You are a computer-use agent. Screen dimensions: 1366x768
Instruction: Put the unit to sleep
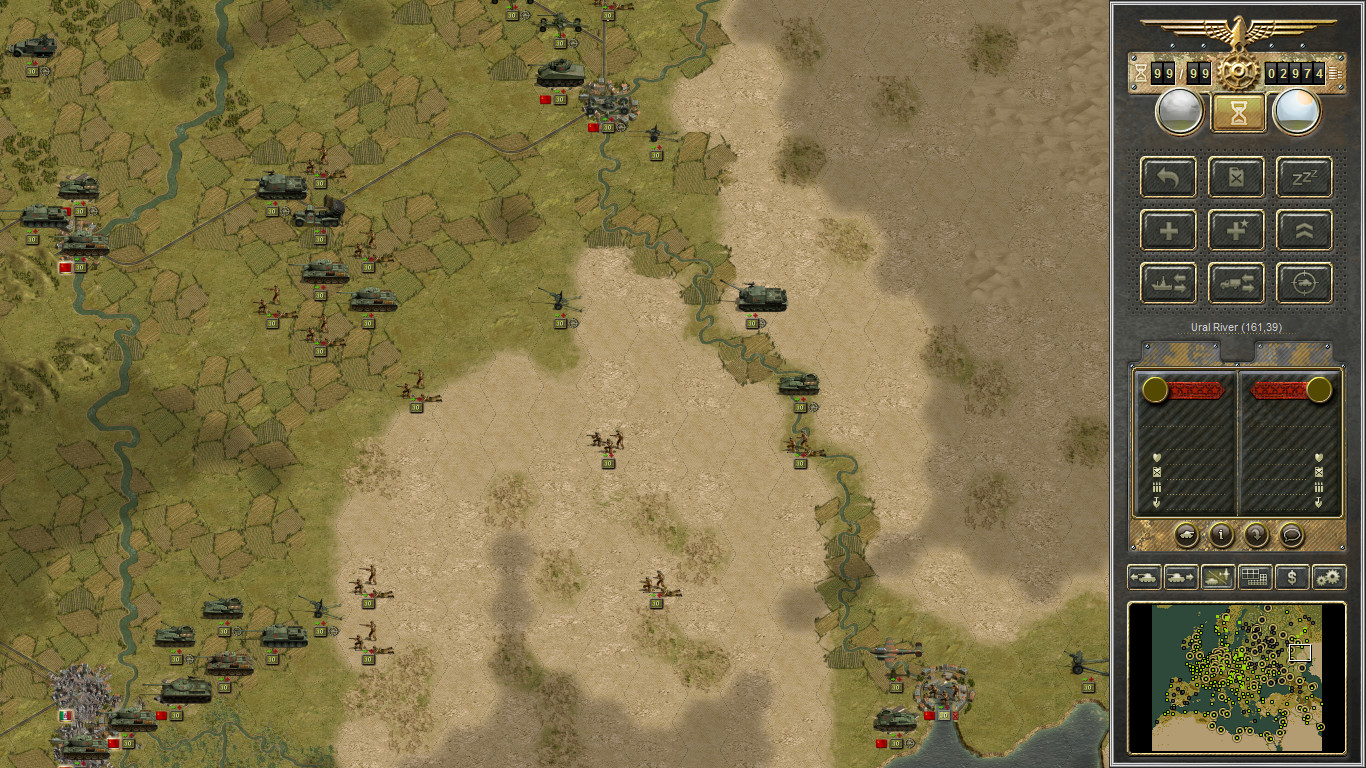point(1304,177)
